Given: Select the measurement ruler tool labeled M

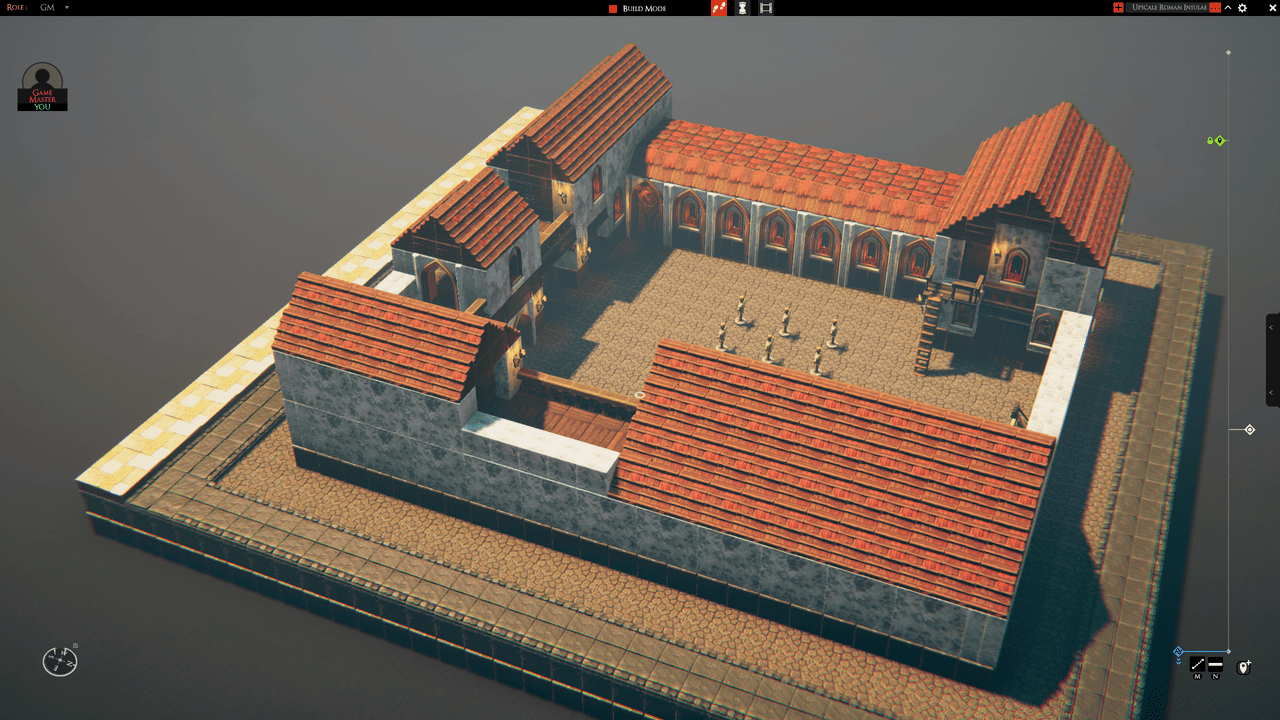Looking at the screenshot, I should tap(1197, 664).
